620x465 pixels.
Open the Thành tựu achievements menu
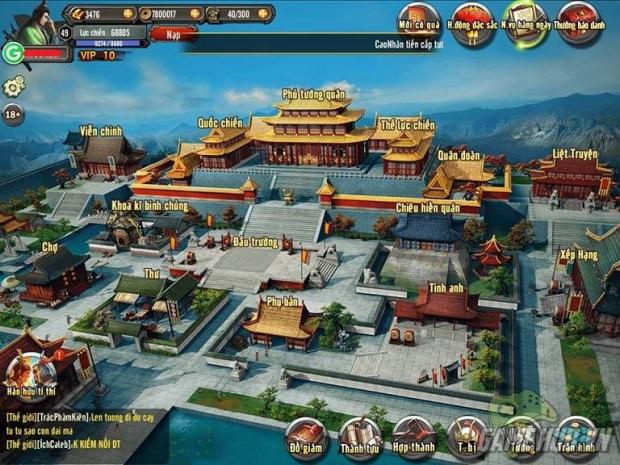click(359, 436)
